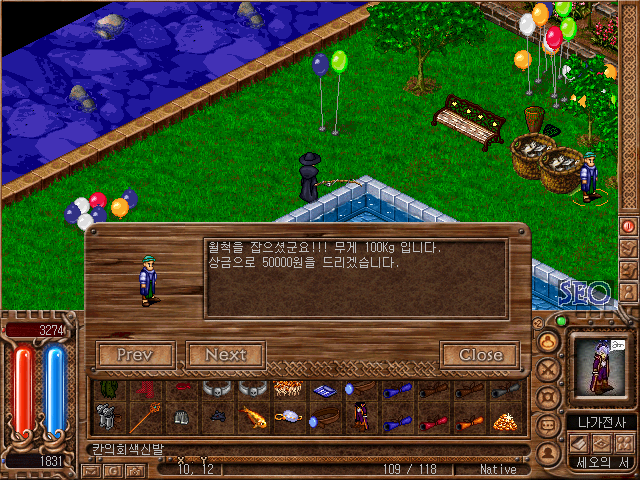This screenshot has width=640, height=480.
Task: Go back with the Prev button
Action: [135, 355]
